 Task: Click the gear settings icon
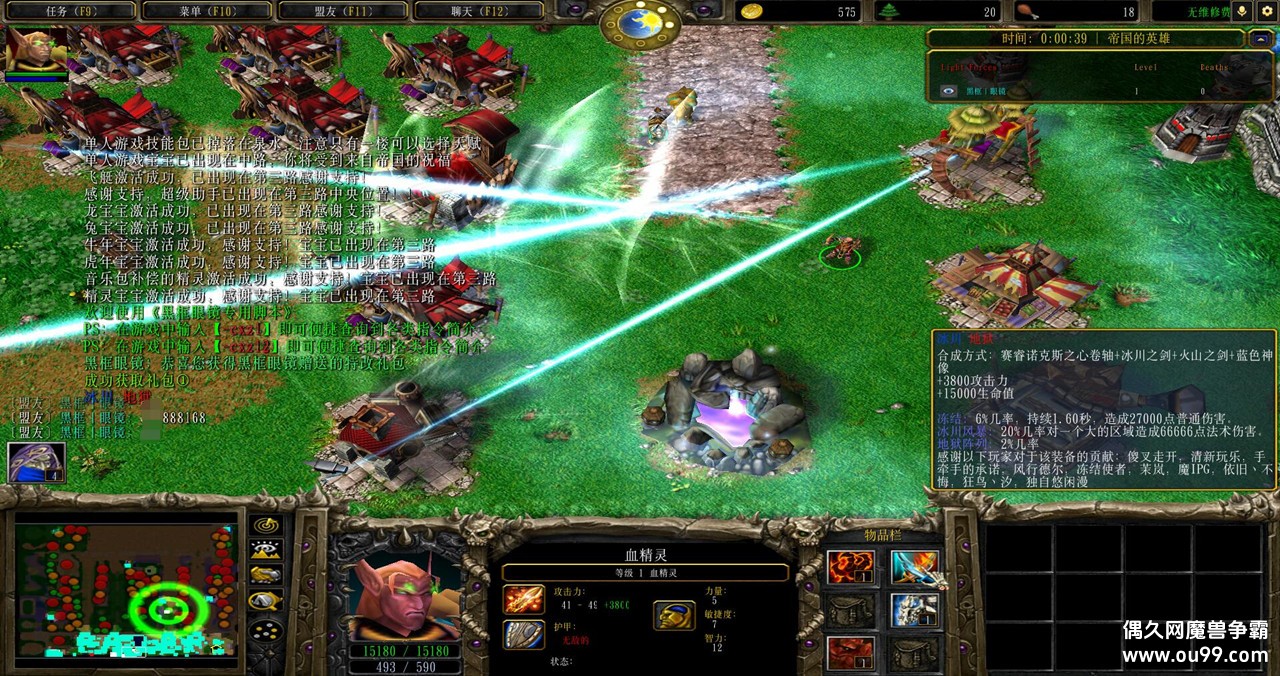[x=1267, y=11]
